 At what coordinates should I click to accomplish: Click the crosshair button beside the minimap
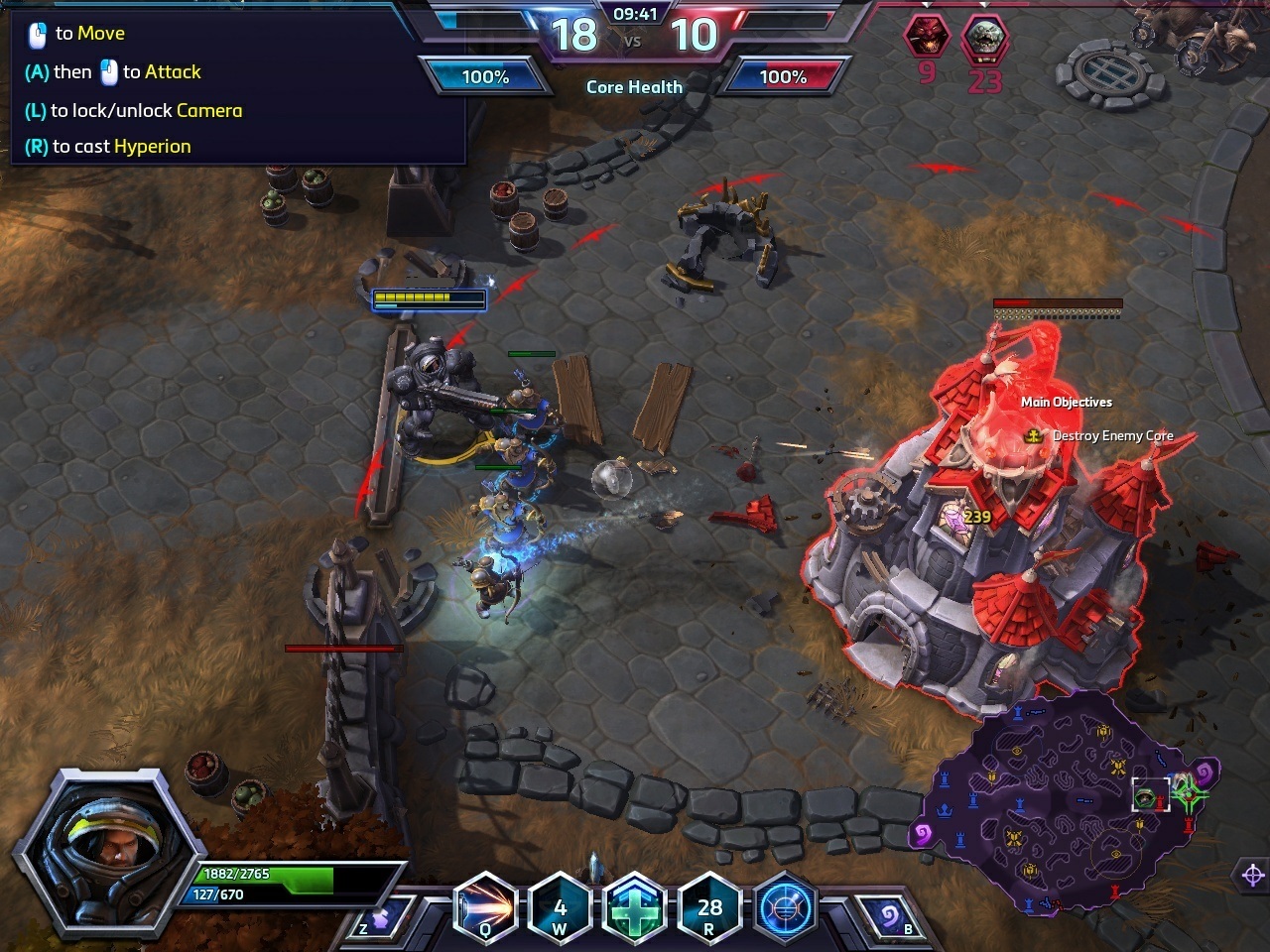coord(1252,875)
